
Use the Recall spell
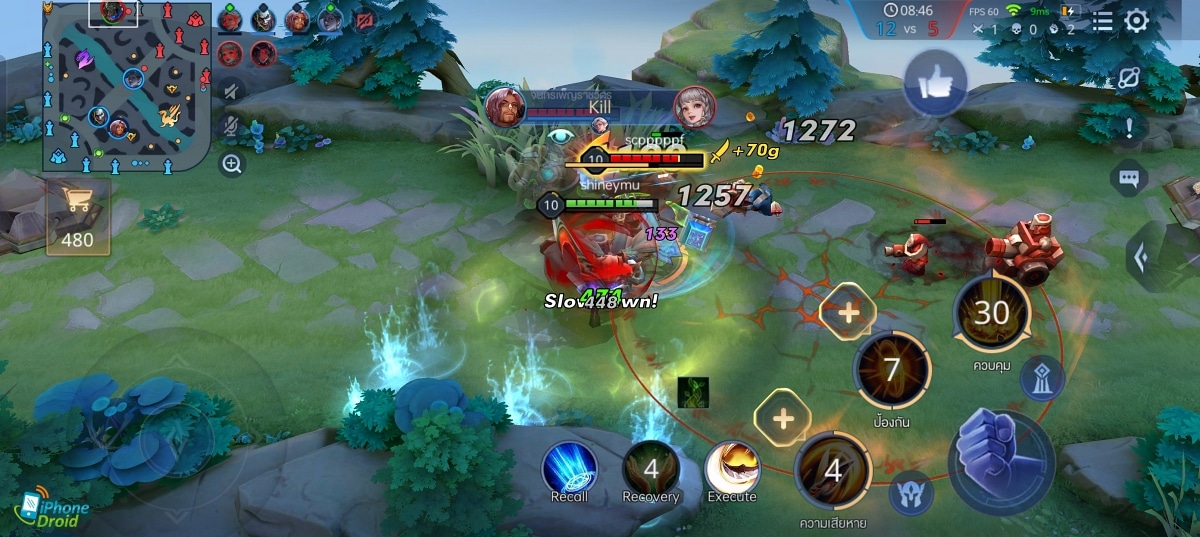click(569, 470)
